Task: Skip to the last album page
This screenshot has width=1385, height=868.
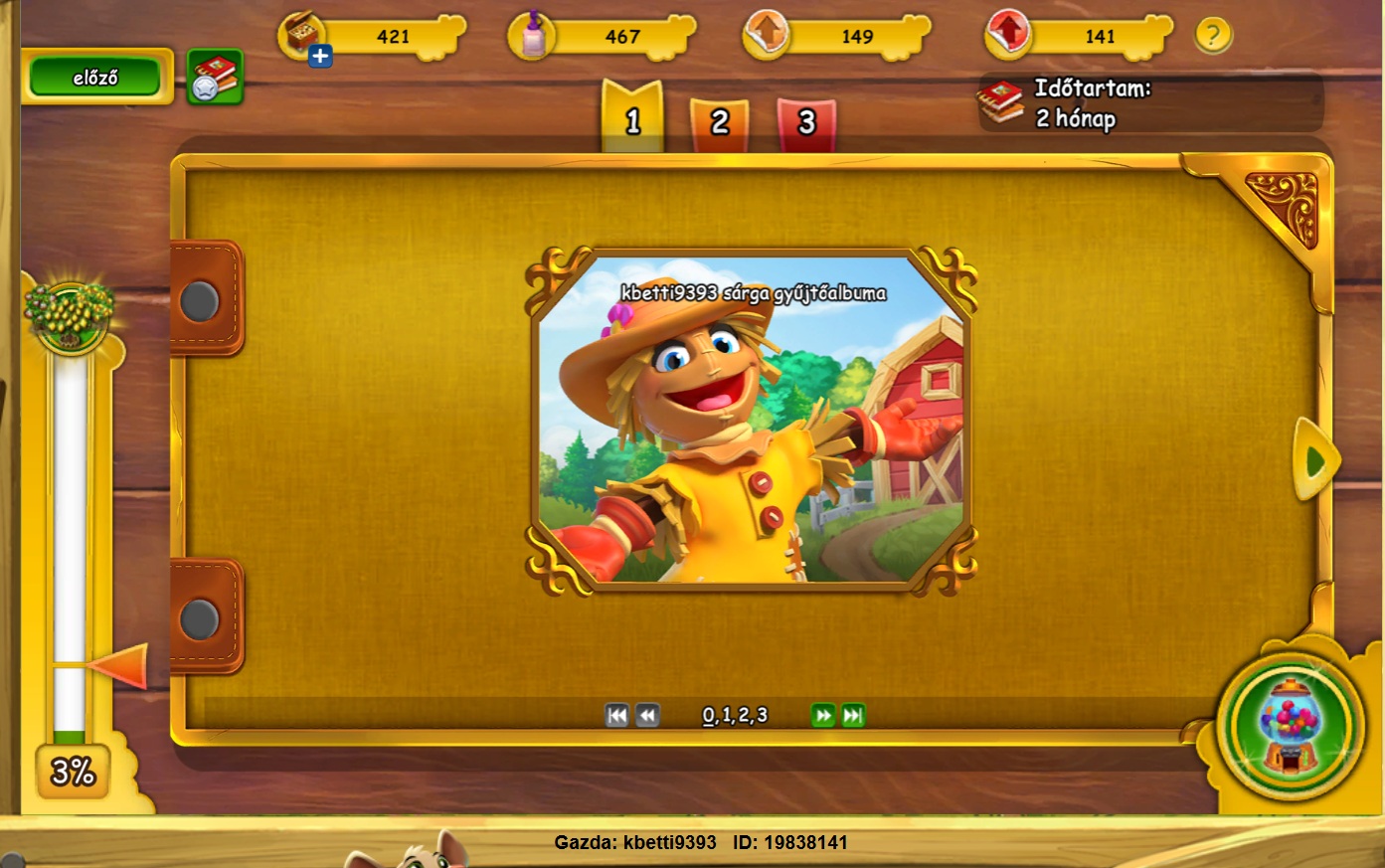Action: point(853,715)
